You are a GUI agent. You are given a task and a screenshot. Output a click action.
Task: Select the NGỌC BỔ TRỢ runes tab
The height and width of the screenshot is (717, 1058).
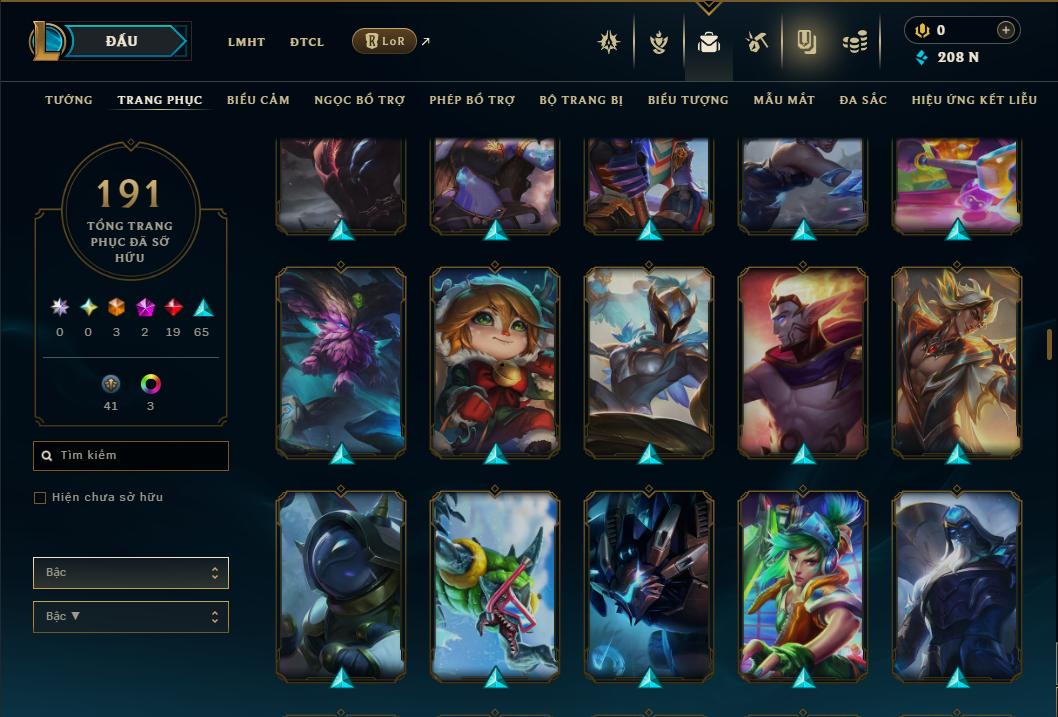pyautogui.click(x=359, y=100)
